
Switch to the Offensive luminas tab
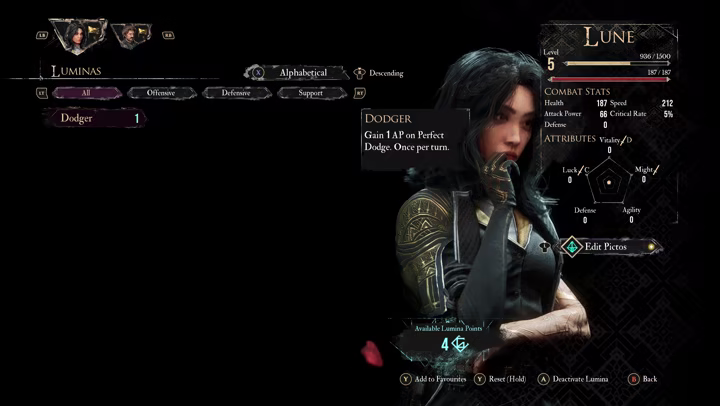(x=161, y=93)
